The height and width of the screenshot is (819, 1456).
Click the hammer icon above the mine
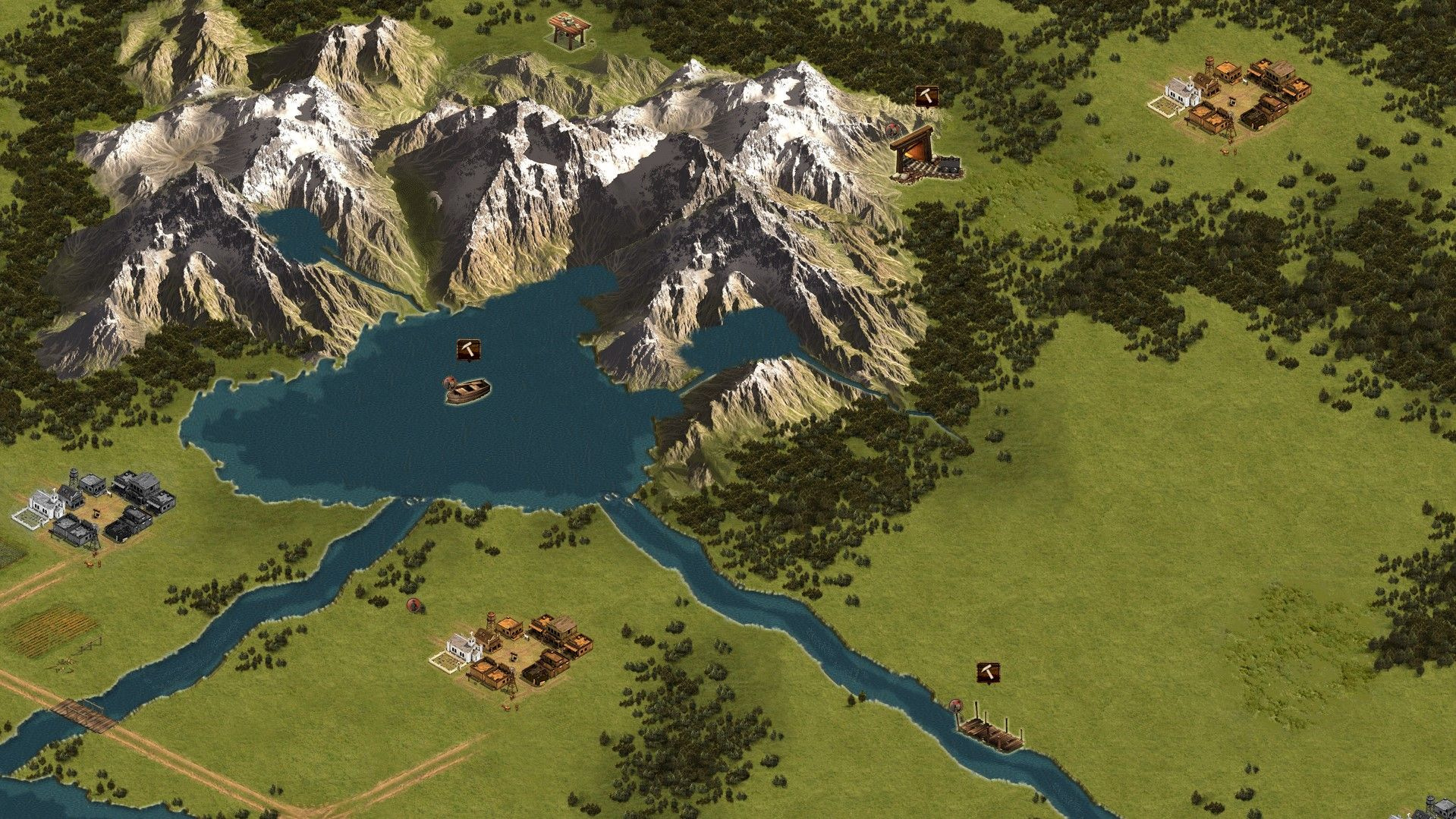pos(926,96)
